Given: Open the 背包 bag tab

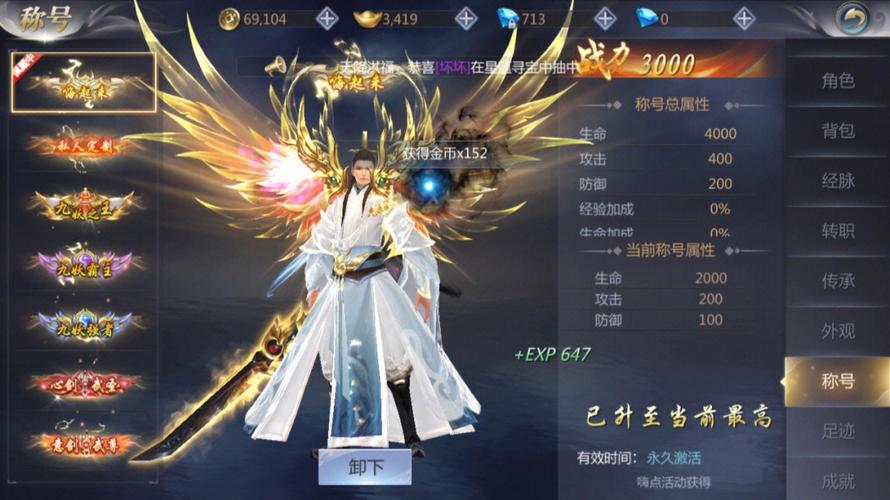Looking at the screenshot, I should coord(837,131).
